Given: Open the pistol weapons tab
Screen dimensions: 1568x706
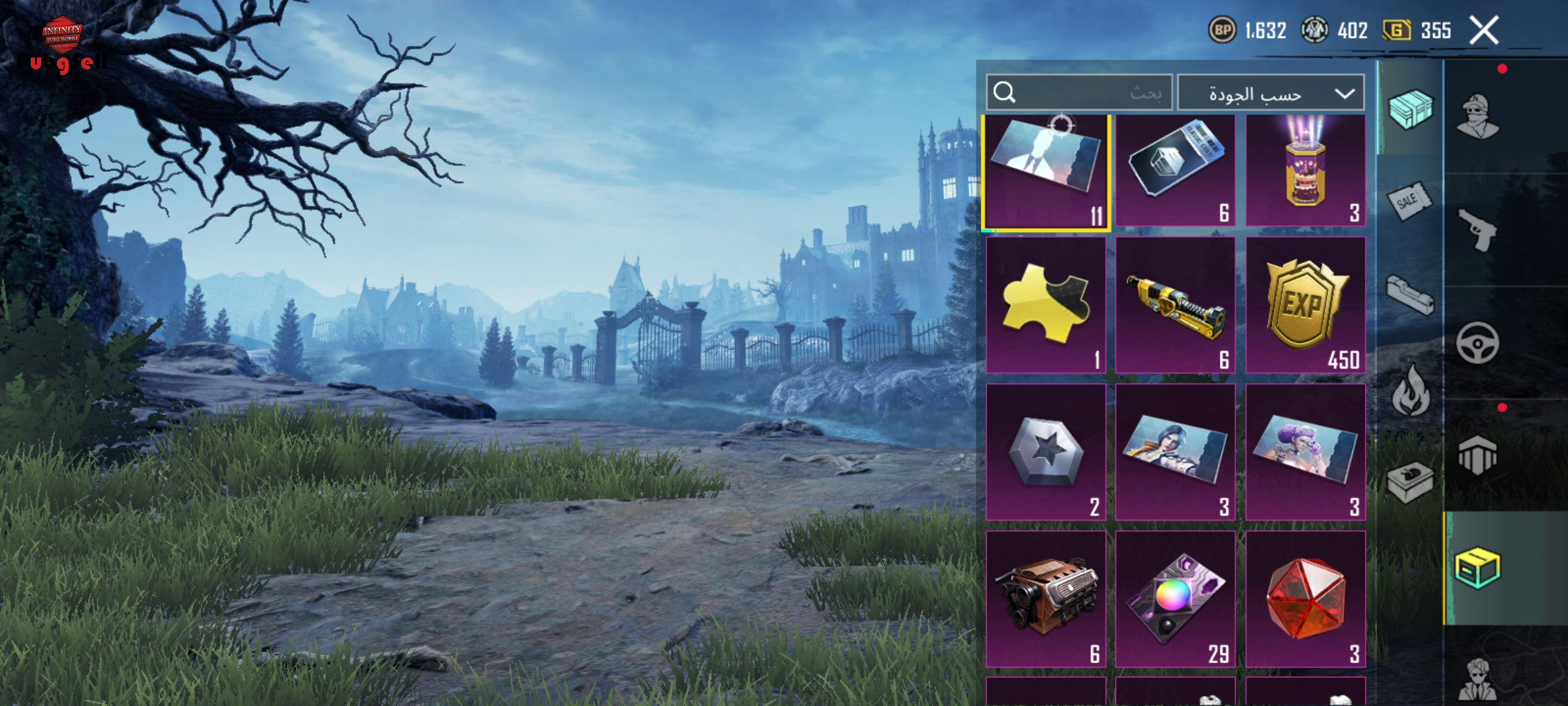Looking at the screenshot, I should 1478,229.
